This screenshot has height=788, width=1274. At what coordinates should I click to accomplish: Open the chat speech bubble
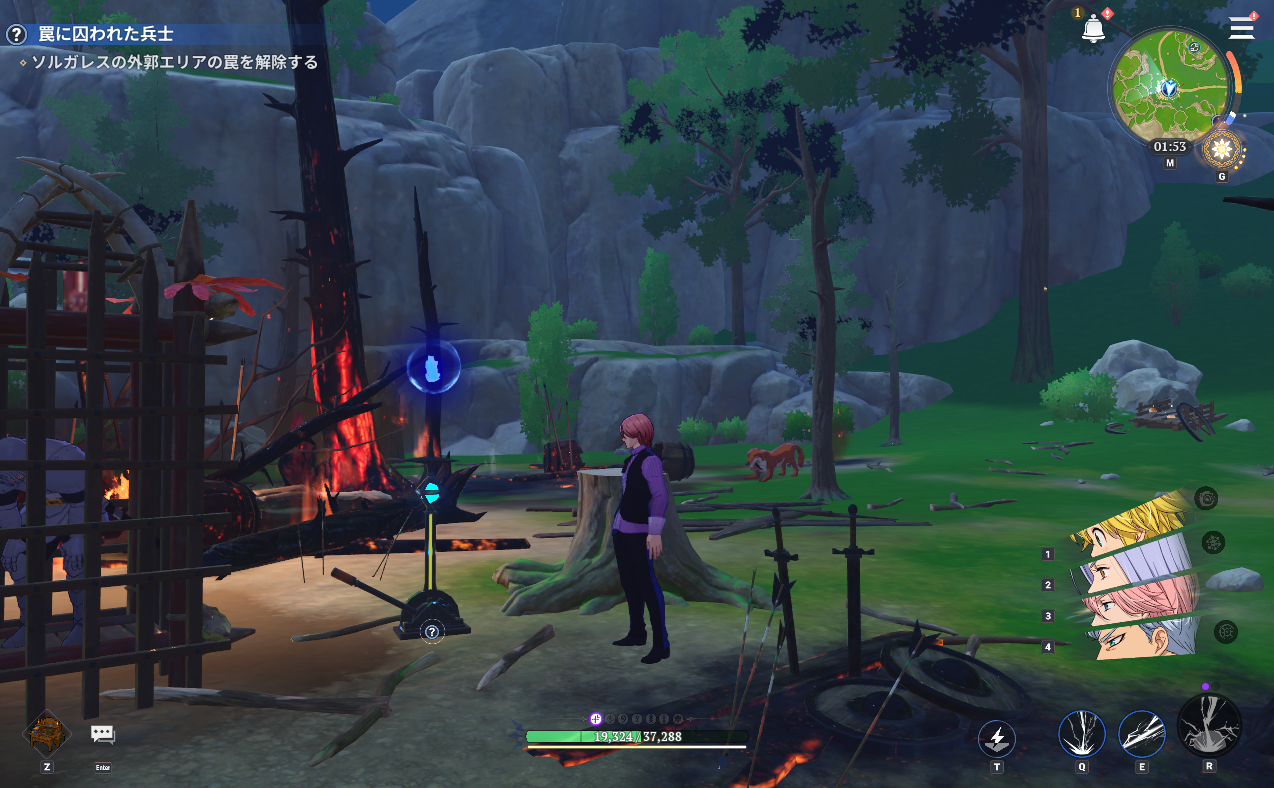(102, 734)
